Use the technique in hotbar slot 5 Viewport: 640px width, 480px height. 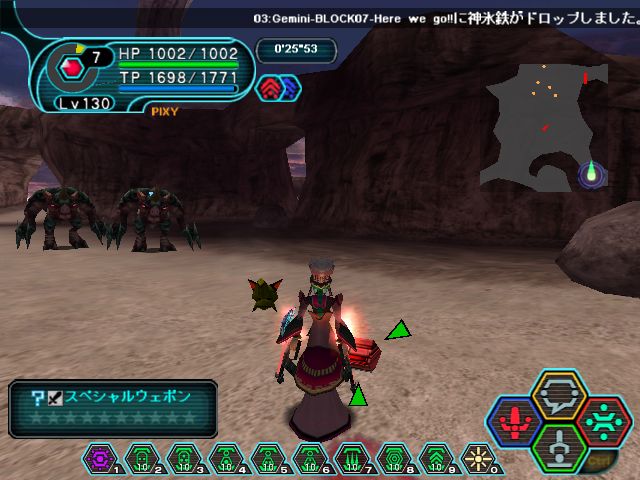coord(267,459)
